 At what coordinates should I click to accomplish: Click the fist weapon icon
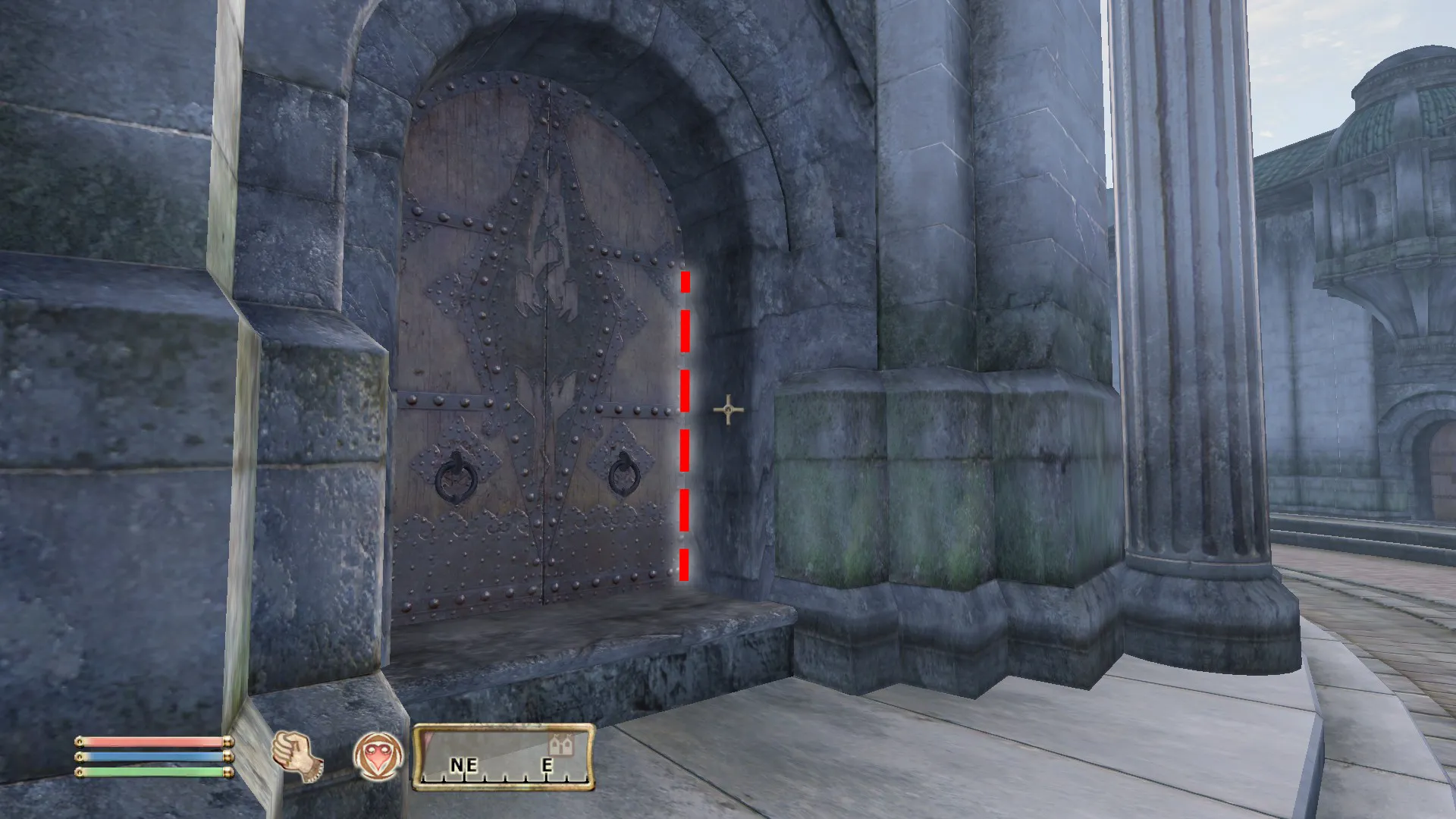point(297,756)
